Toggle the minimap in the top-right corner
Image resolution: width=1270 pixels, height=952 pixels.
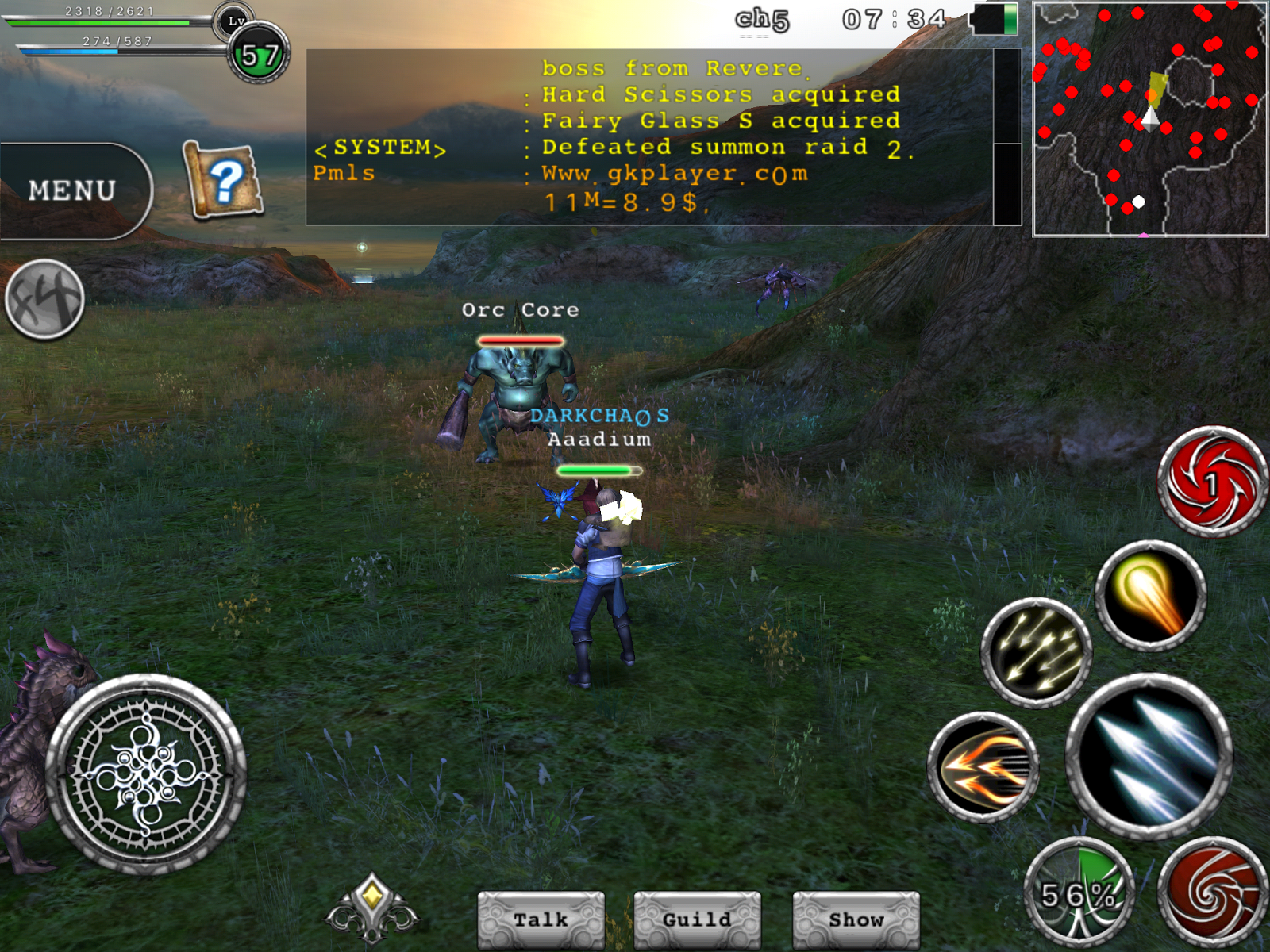coord(1149,119)
